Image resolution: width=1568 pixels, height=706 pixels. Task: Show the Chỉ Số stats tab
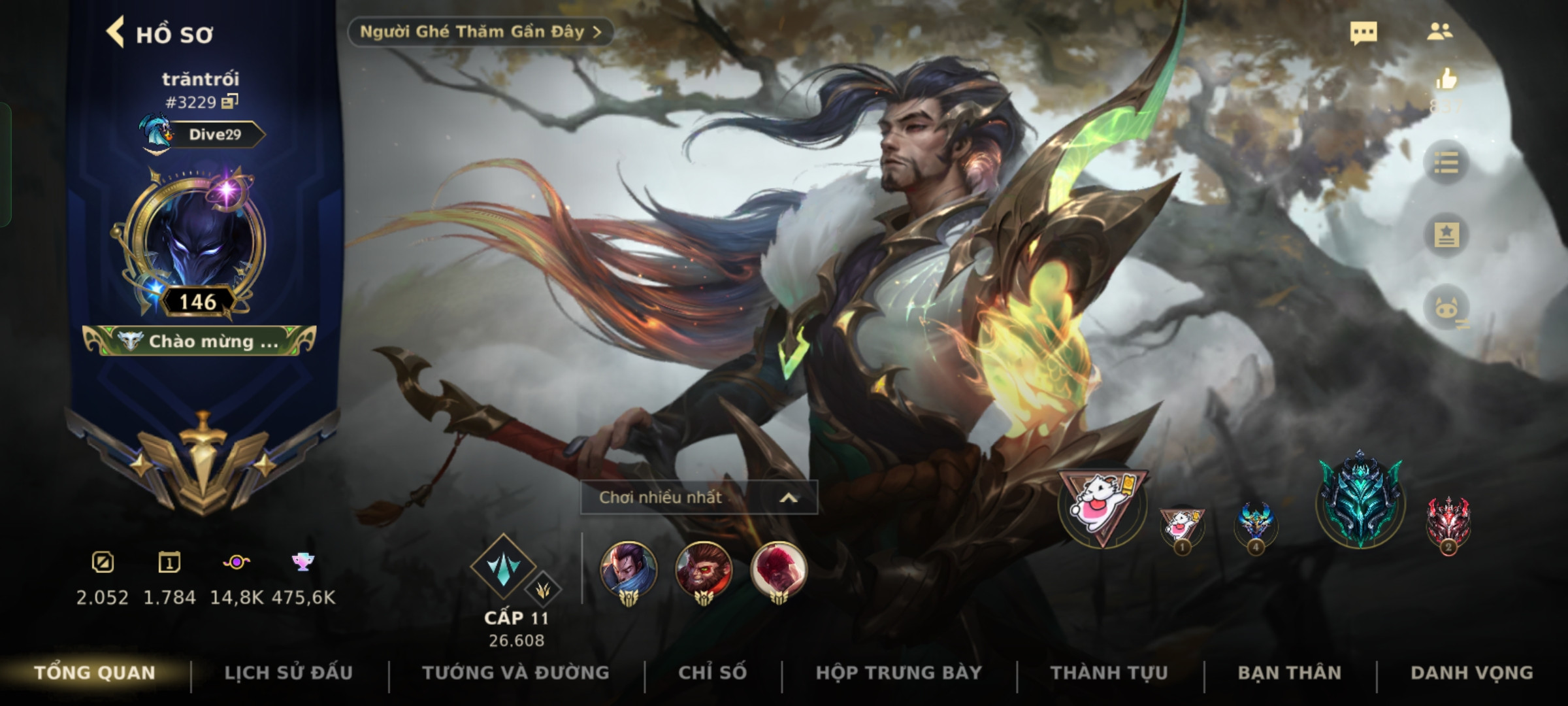click(x=712, y=673)
